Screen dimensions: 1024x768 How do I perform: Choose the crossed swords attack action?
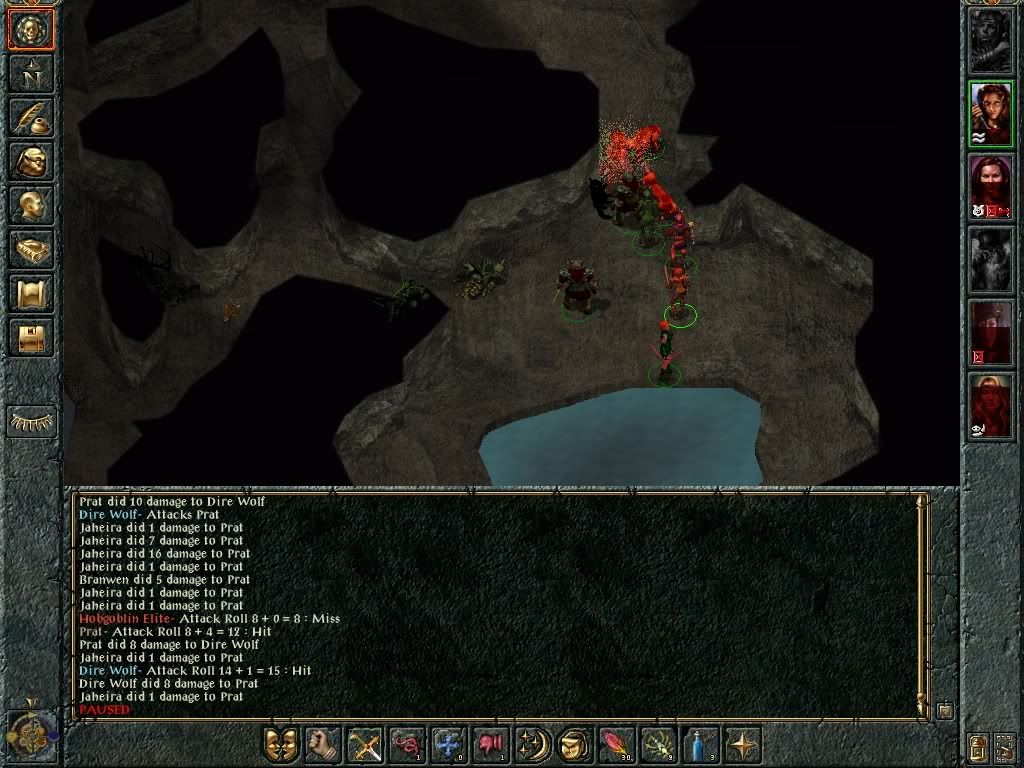[x=365, y=745]
